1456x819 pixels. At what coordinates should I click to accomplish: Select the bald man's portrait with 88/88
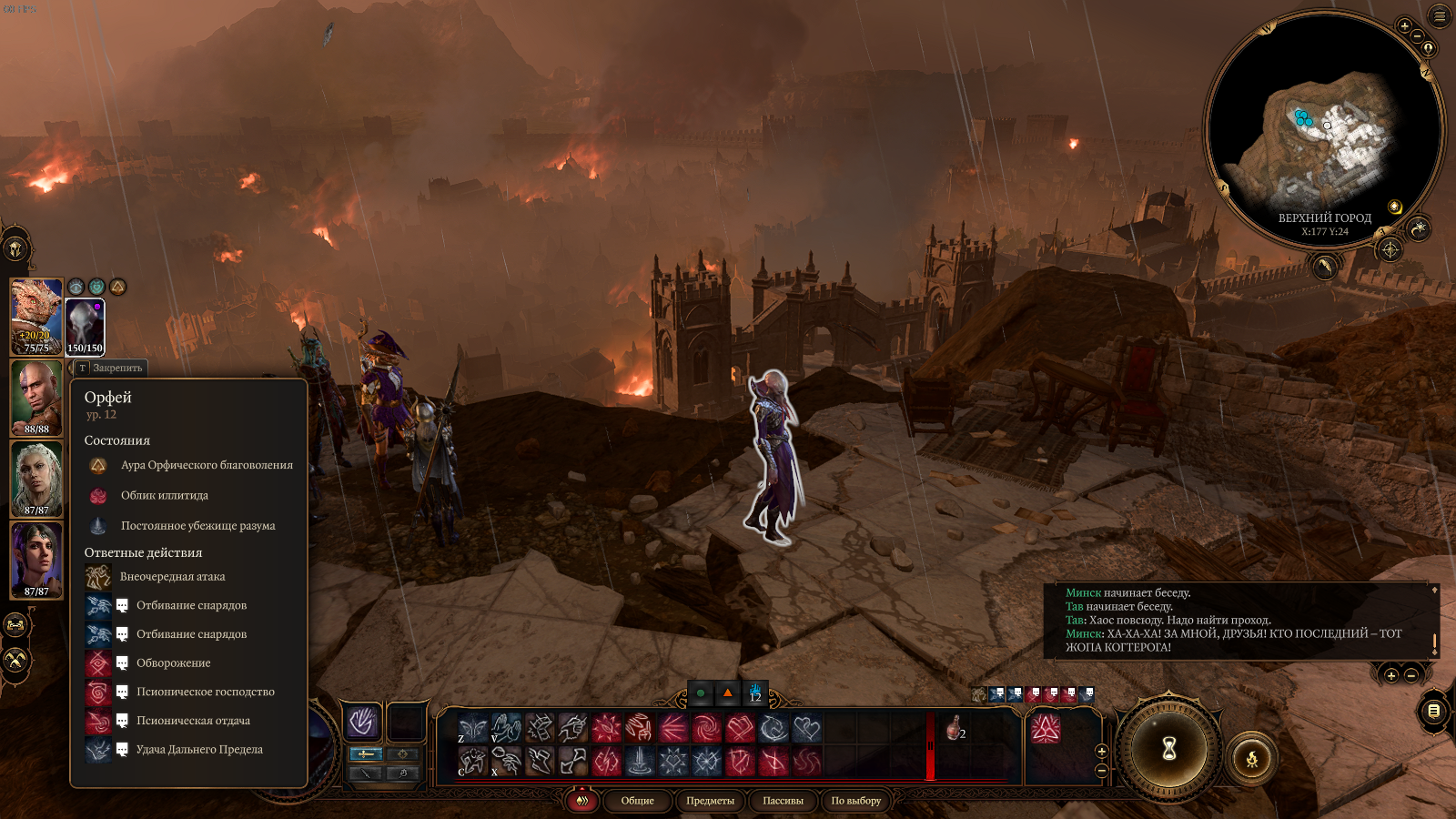click(x=36, y=398)
